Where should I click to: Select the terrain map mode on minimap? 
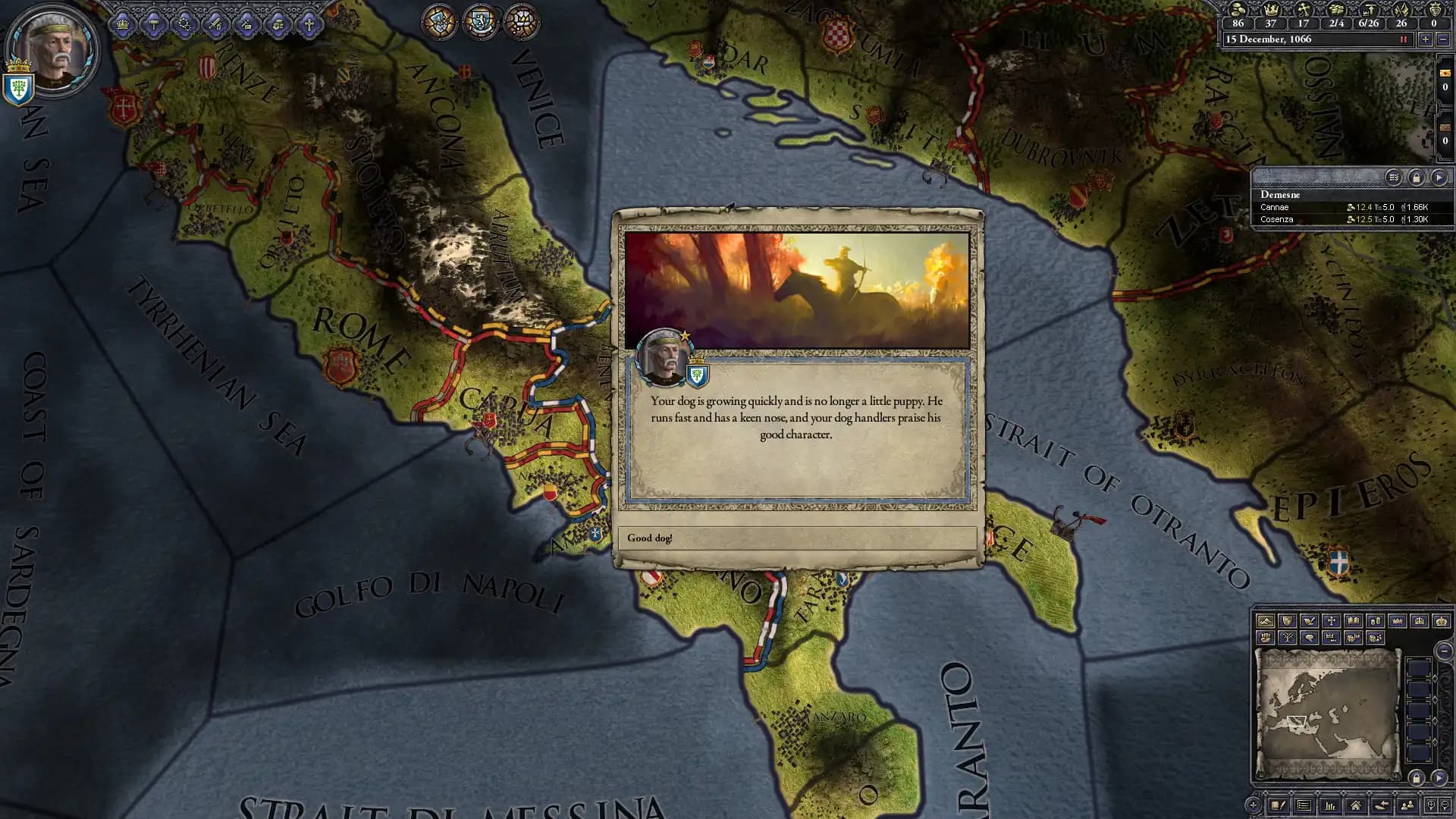click(1266, 620)
